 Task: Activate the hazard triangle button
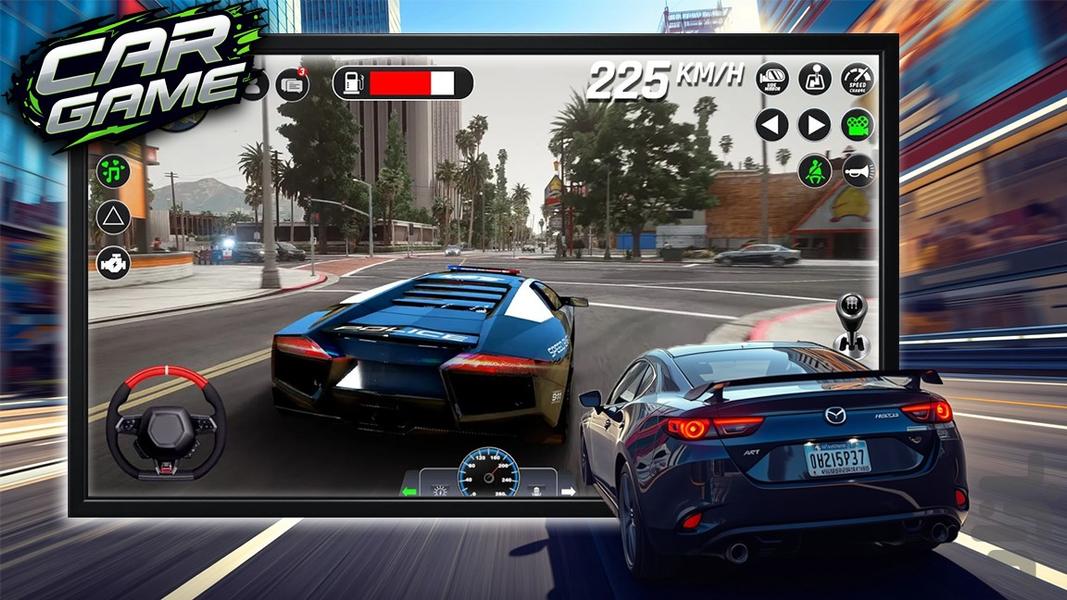click(113, 217)
